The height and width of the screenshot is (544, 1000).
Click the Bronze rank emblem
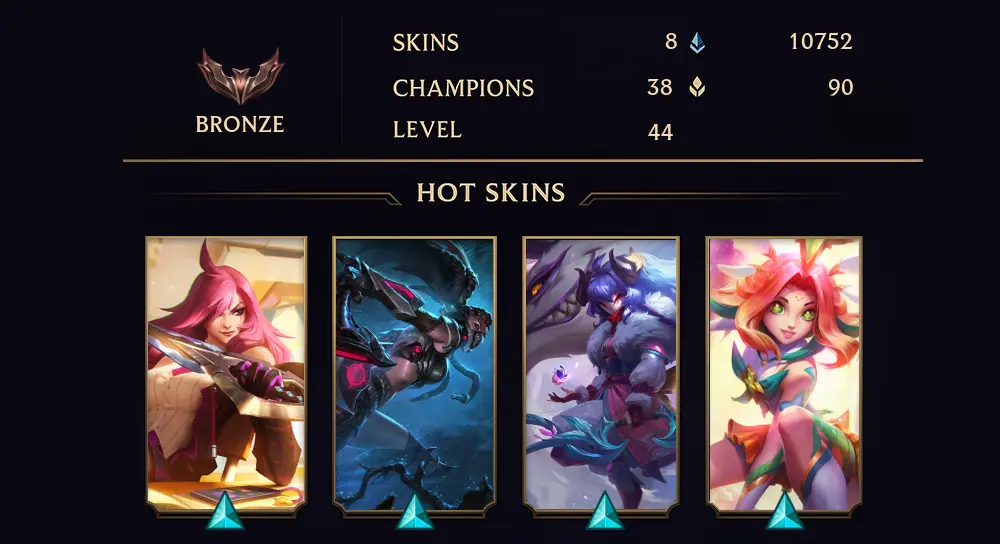240,77
